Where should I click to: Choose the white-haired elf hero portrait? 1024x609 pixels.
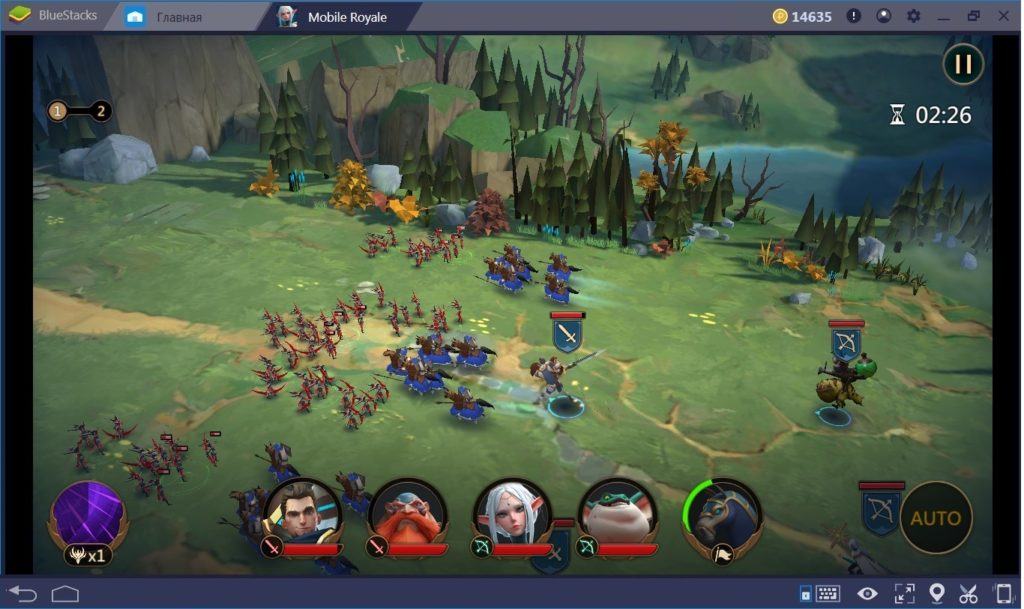pos(511,514)
